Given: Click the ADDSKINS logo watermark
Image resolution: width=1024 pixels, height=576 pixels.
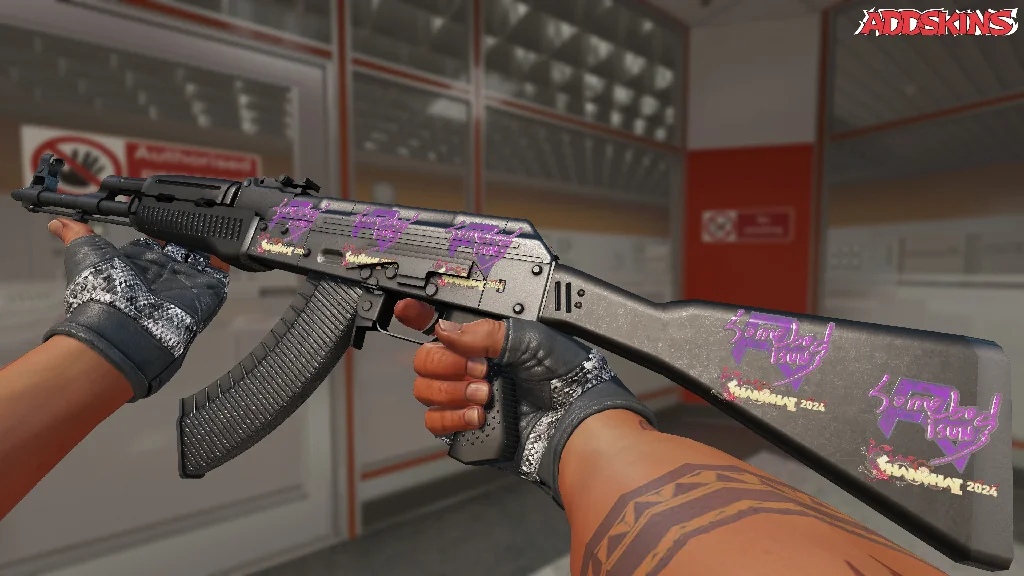Looking at the screenshot, I should point(938,23).
